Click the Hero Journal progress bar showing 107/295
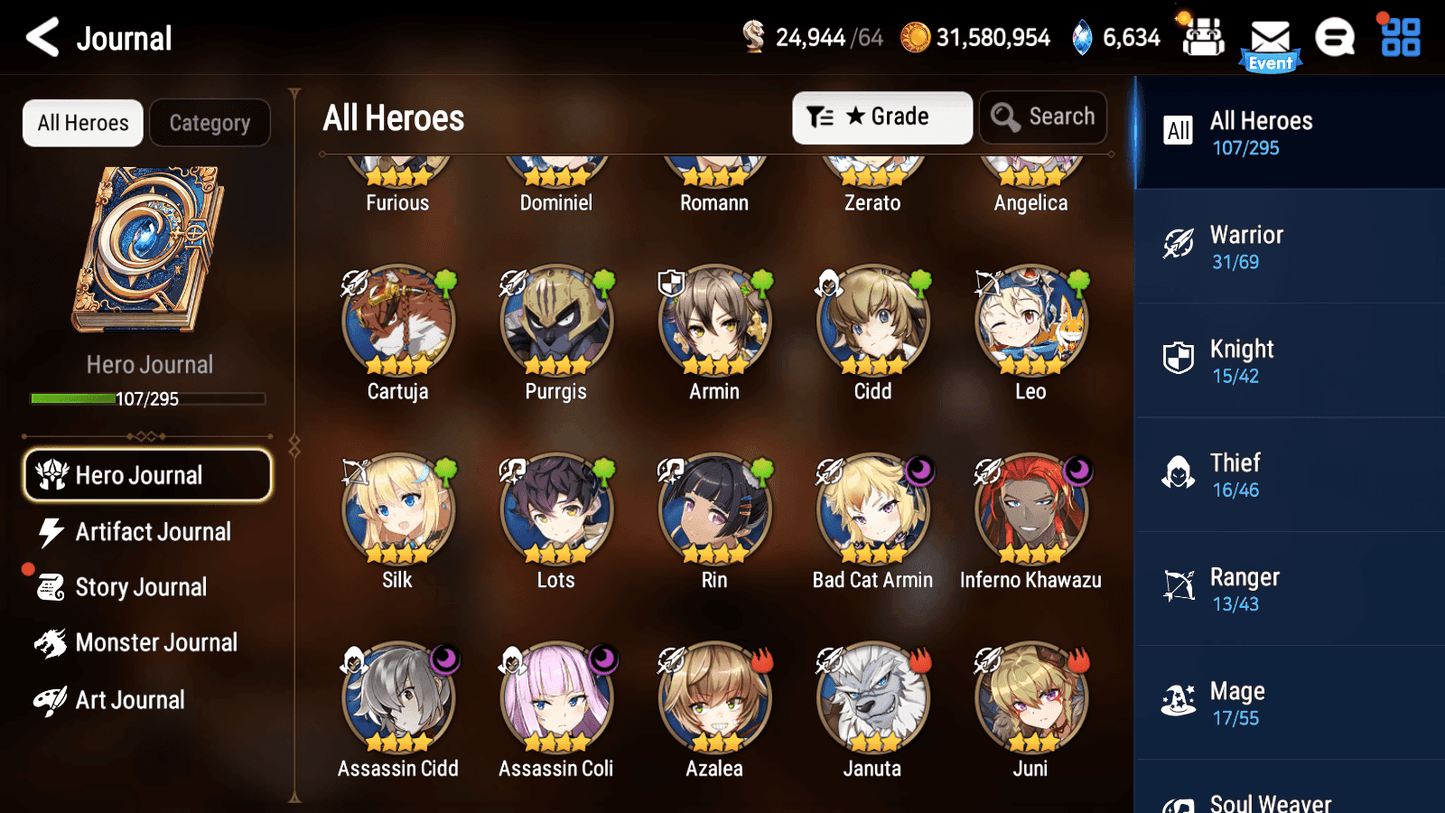The image size is (1445, 813). (x=150, y=398)
